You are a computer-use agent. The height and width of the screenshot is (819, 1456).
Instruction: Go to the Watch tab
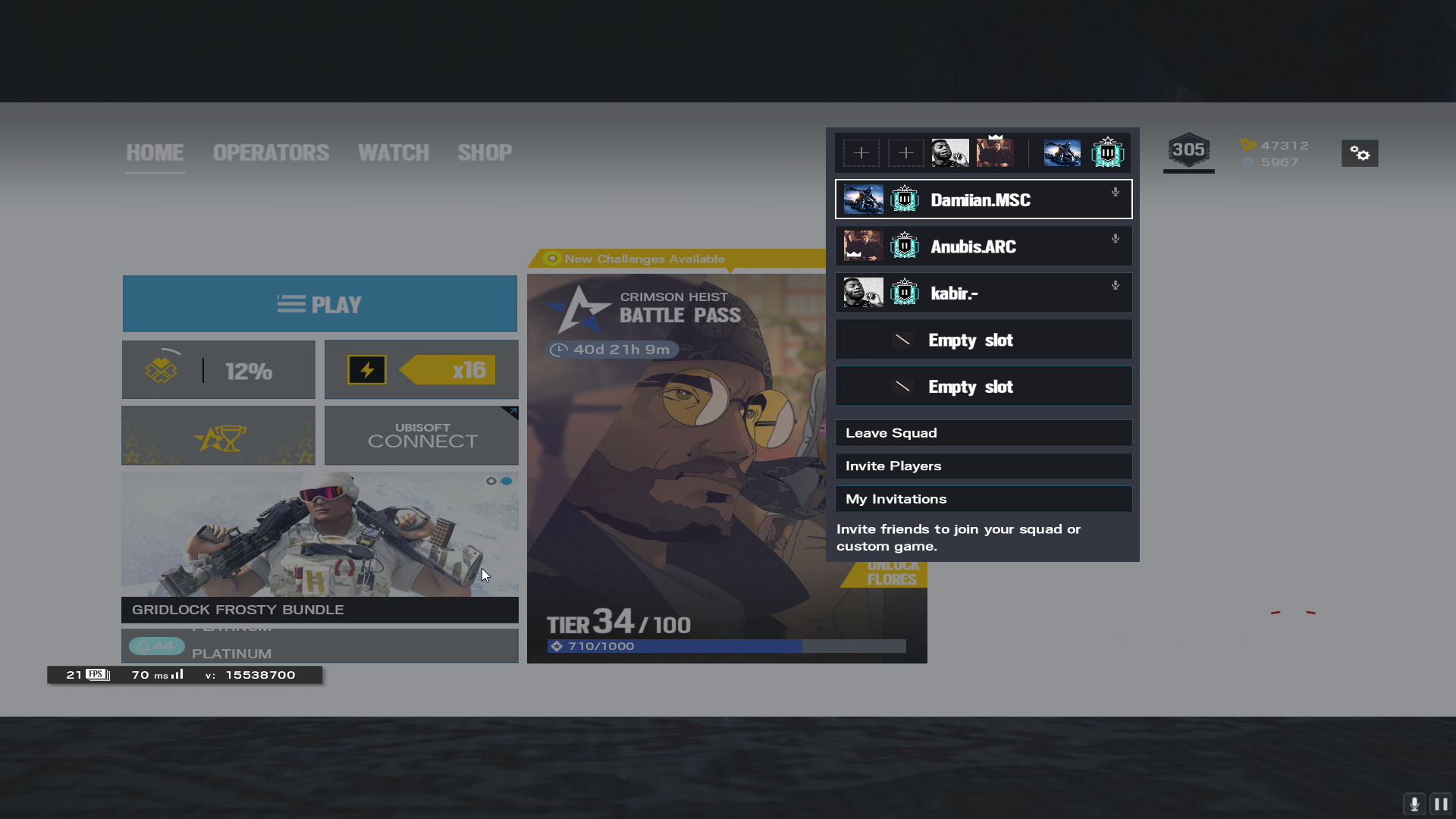[x=393, y=152]
